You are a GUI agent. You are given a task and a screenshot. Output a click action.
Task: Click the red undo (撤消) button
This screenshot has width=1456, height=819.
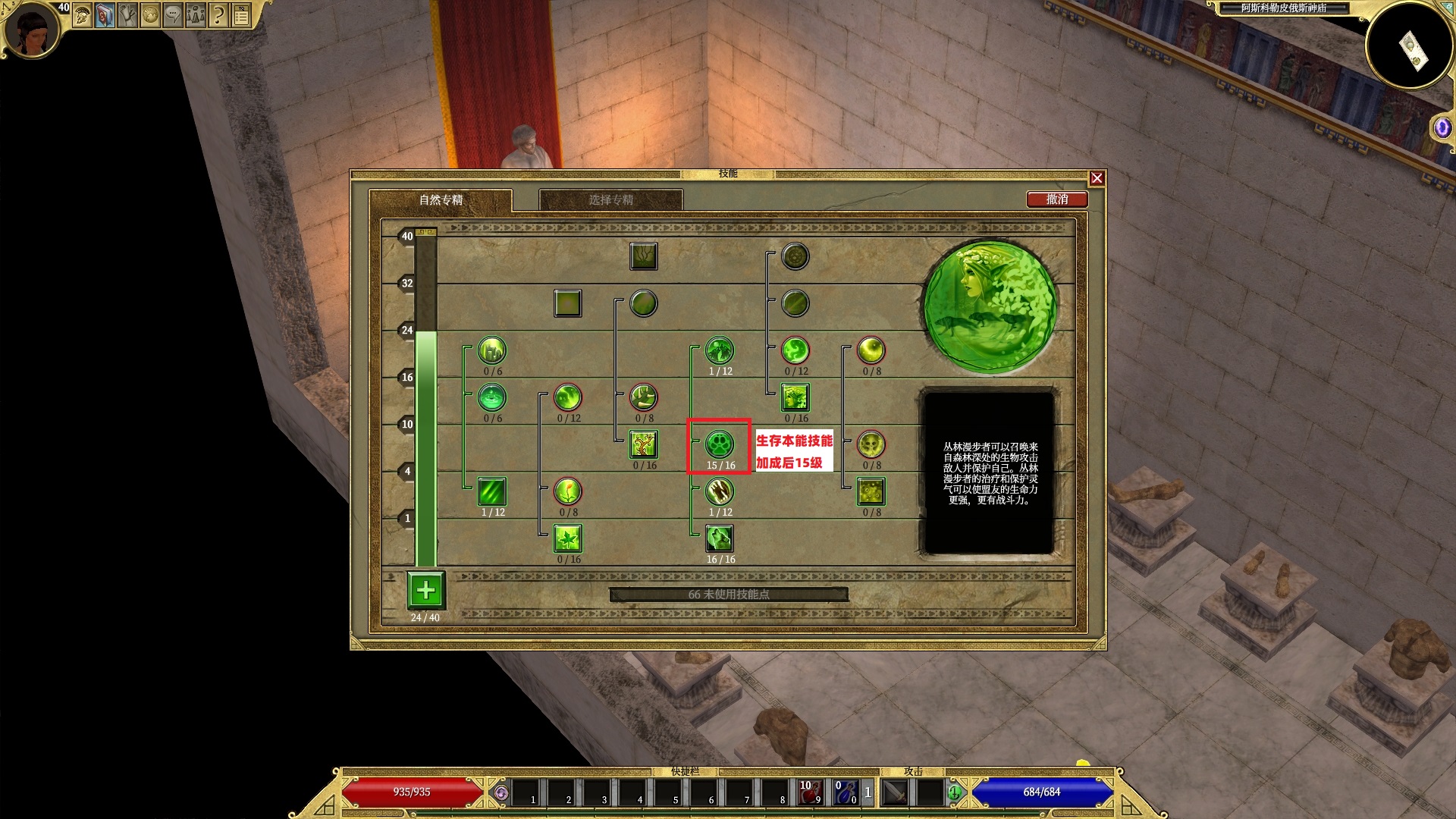[1057, 199]
